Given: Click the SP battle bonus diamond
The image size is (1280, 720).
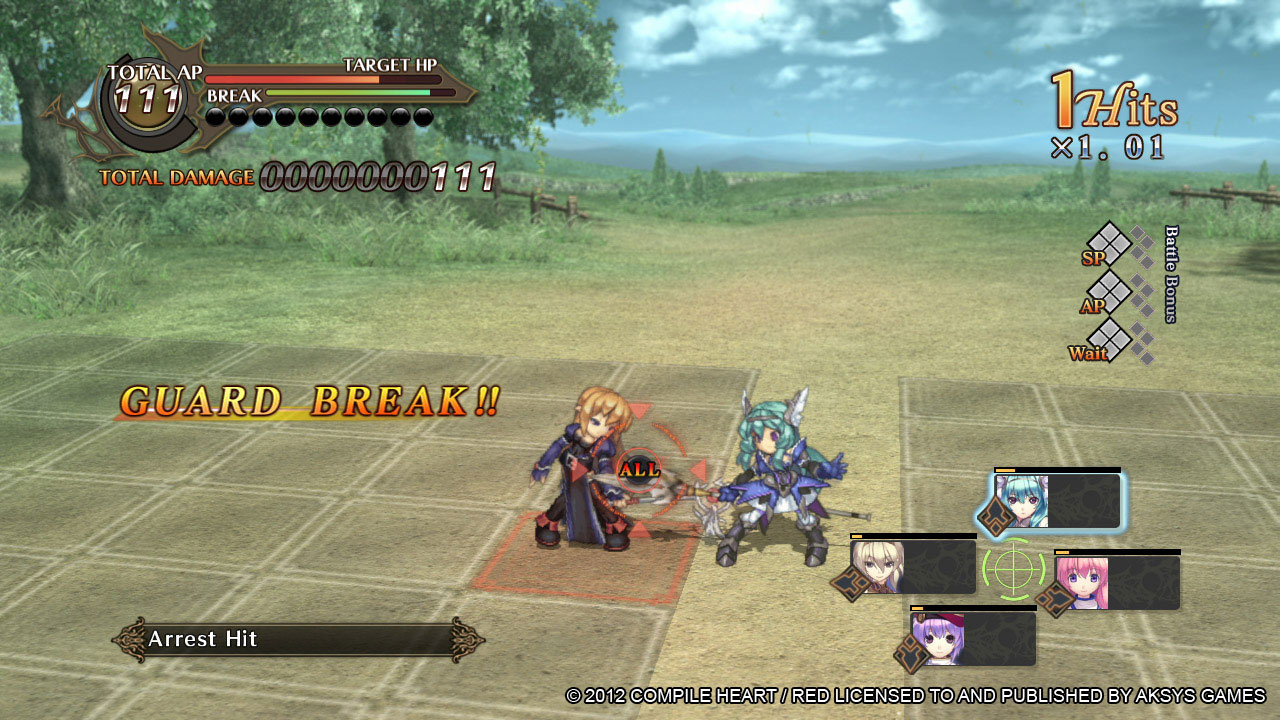Looking at the screenshot, I should (1109, 243).
